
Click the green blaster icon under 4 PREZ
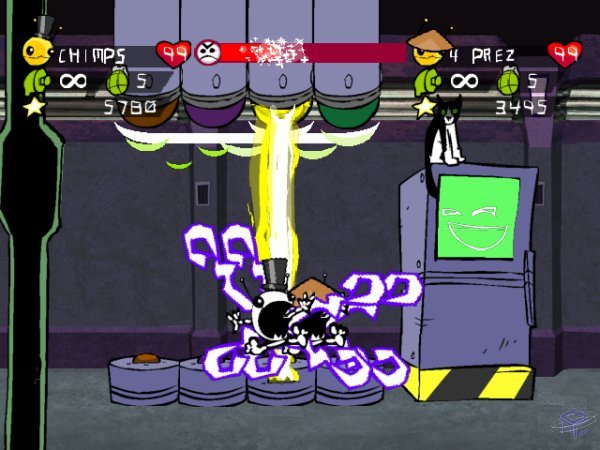click(427, 79)
